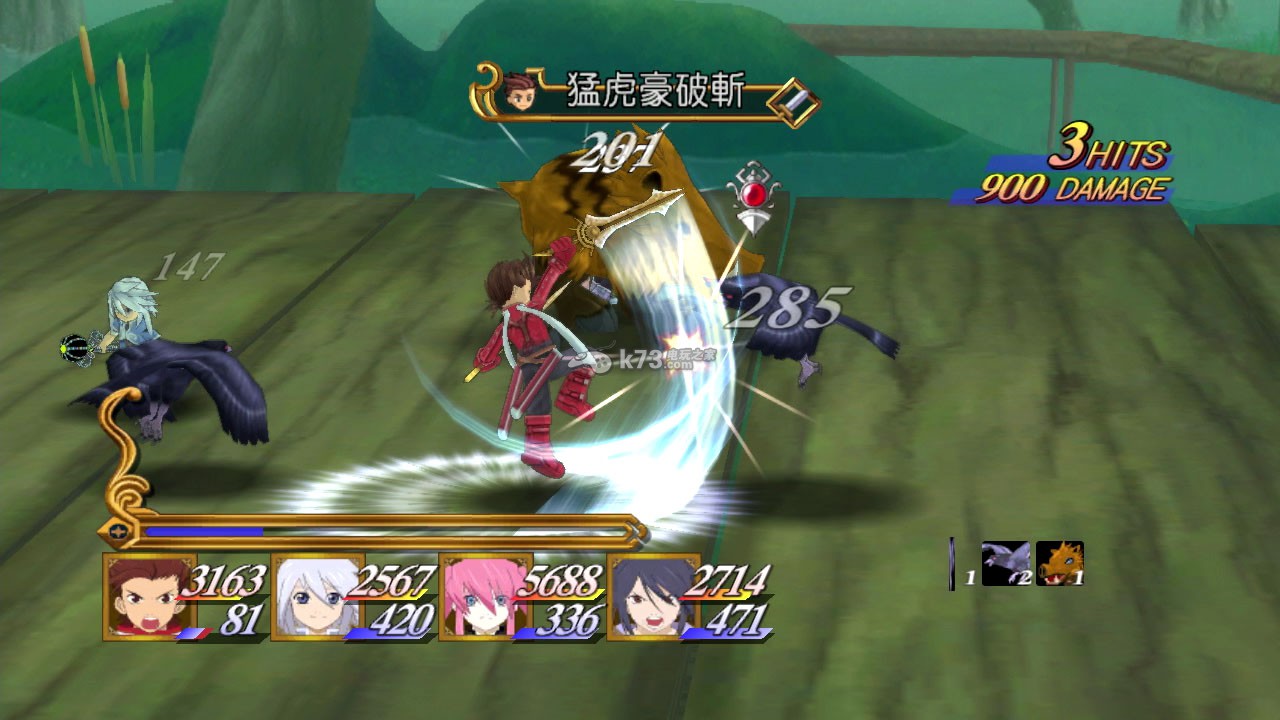
Task: Click the orange beast enemy counter icon
Action: tap(1059, 563)
